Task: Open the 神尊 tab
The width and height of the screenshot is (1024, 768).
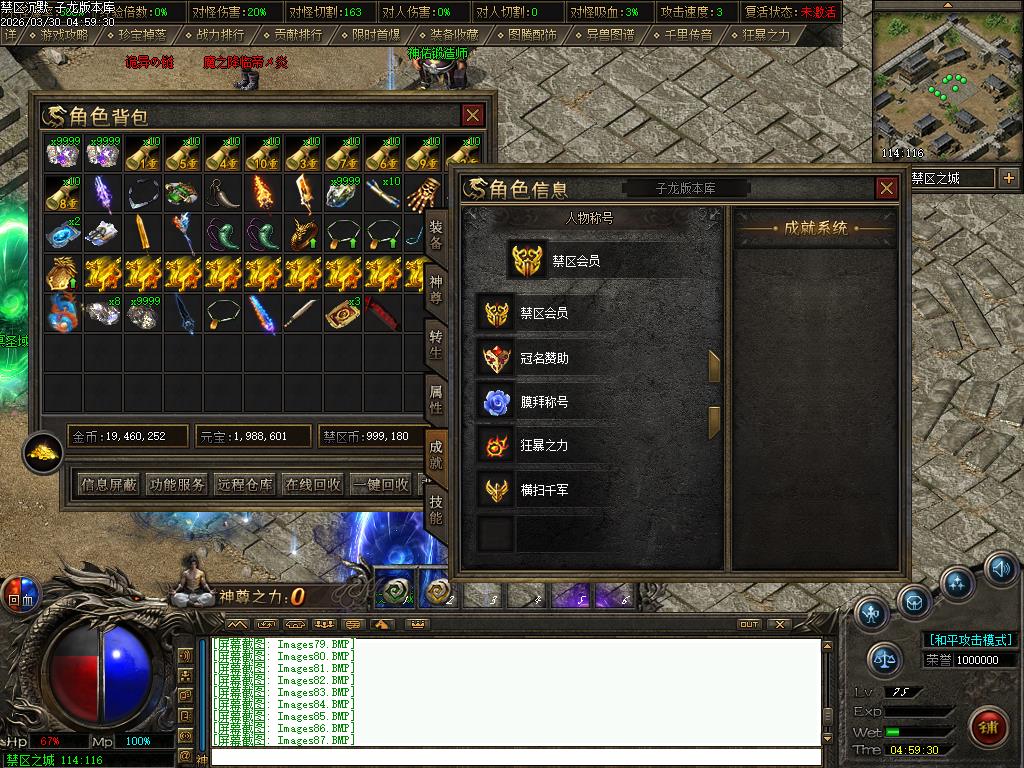Action: 436,287
